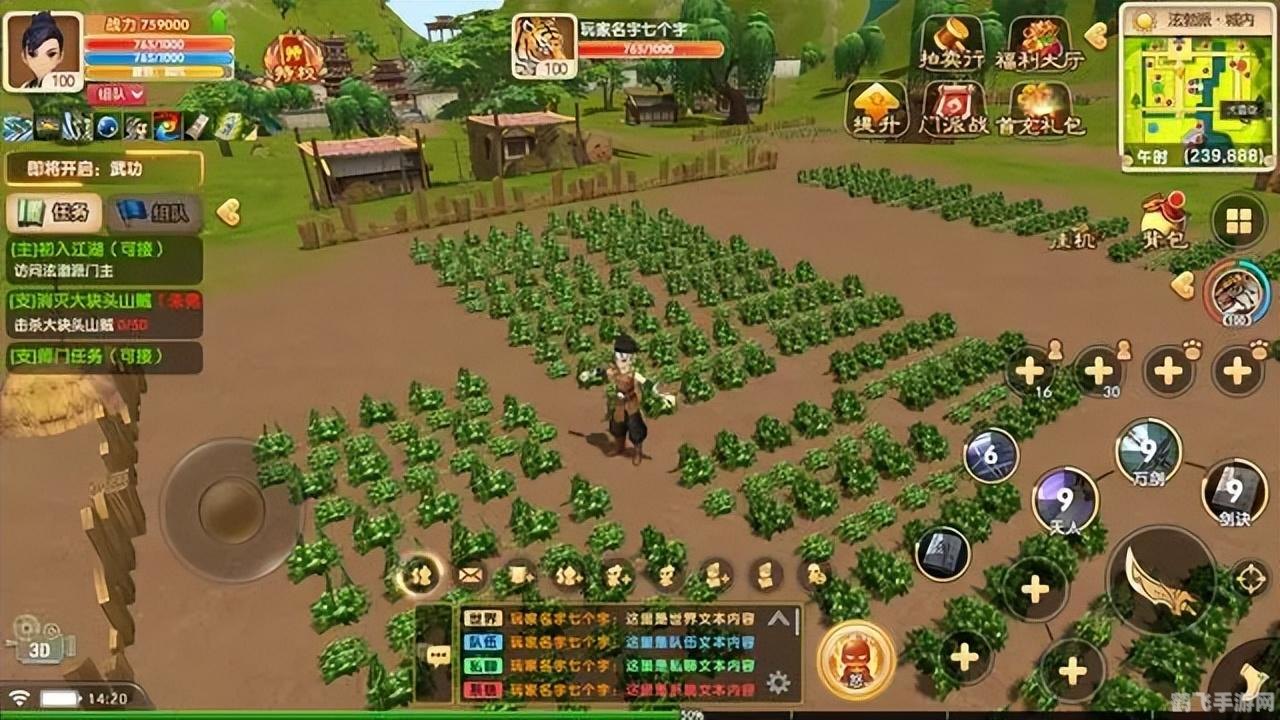Viewport: 1280px width, 720px height.
Task: Open the four-square grid menu button
Action: point(1238,222)
